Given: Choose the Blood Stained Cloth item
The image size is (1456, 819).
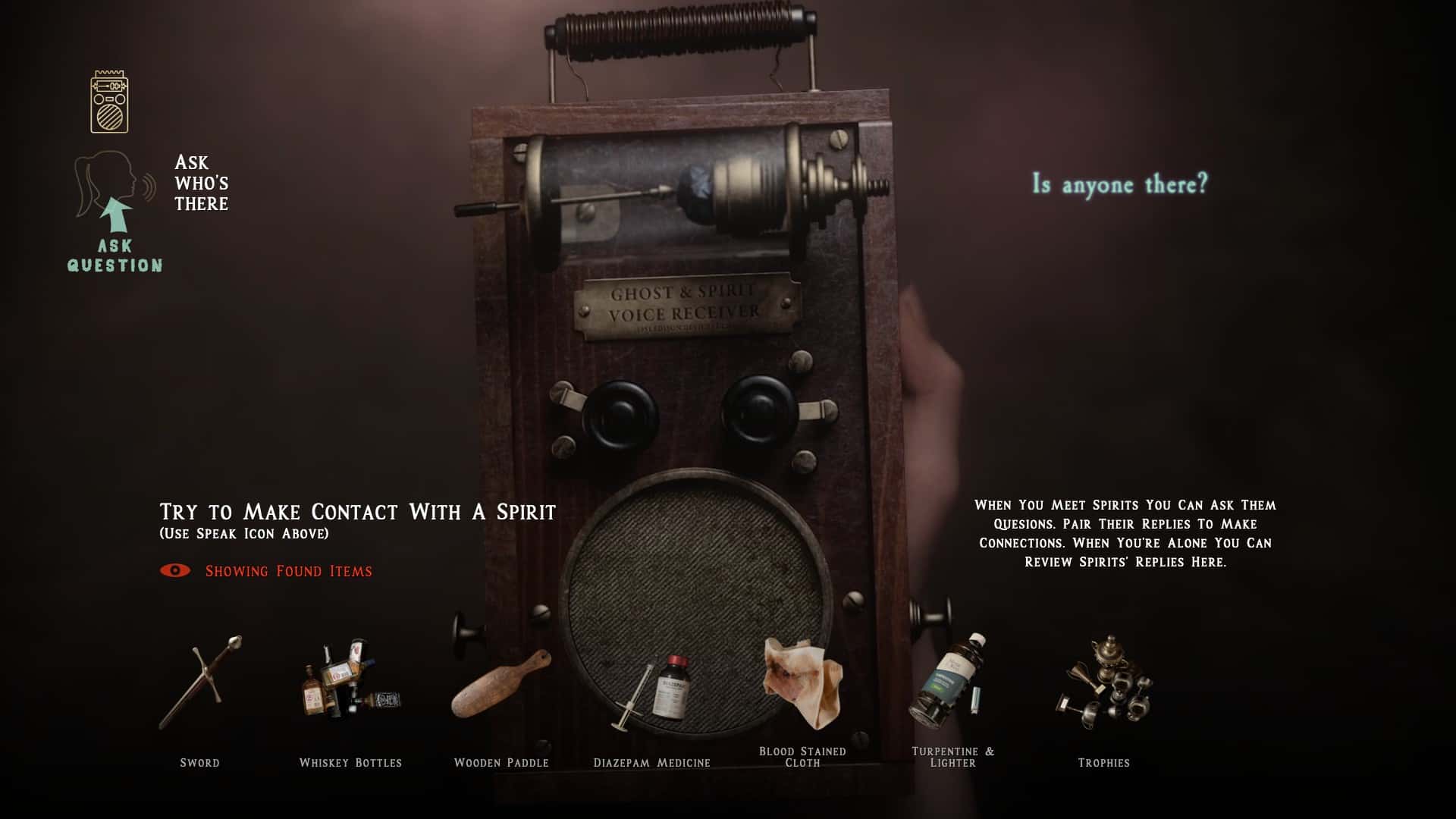Looking at the screenshot, I should [x=802, y=682].
